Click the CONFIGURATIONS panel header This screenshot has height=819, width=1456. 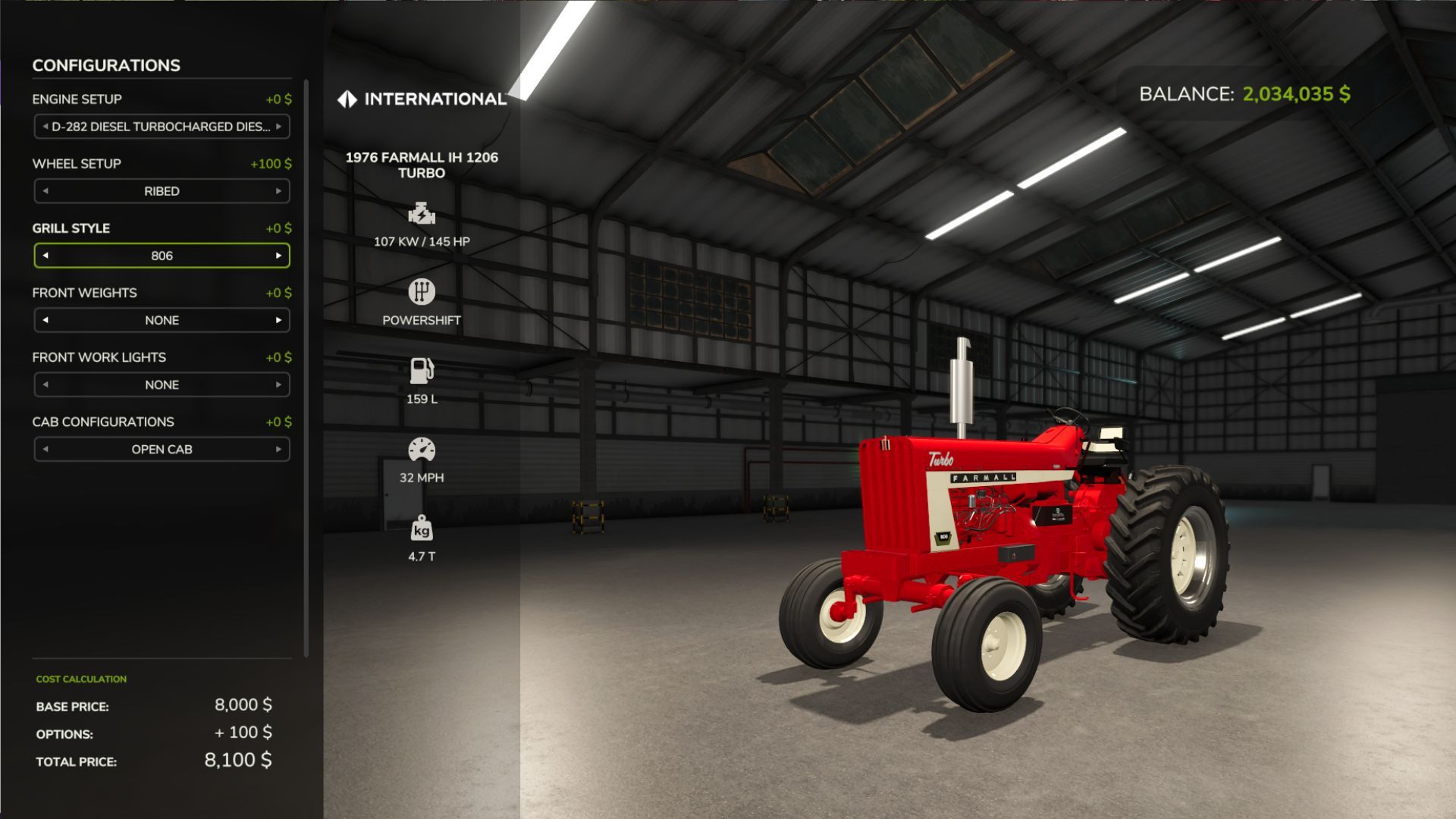[x=105, y=66]
